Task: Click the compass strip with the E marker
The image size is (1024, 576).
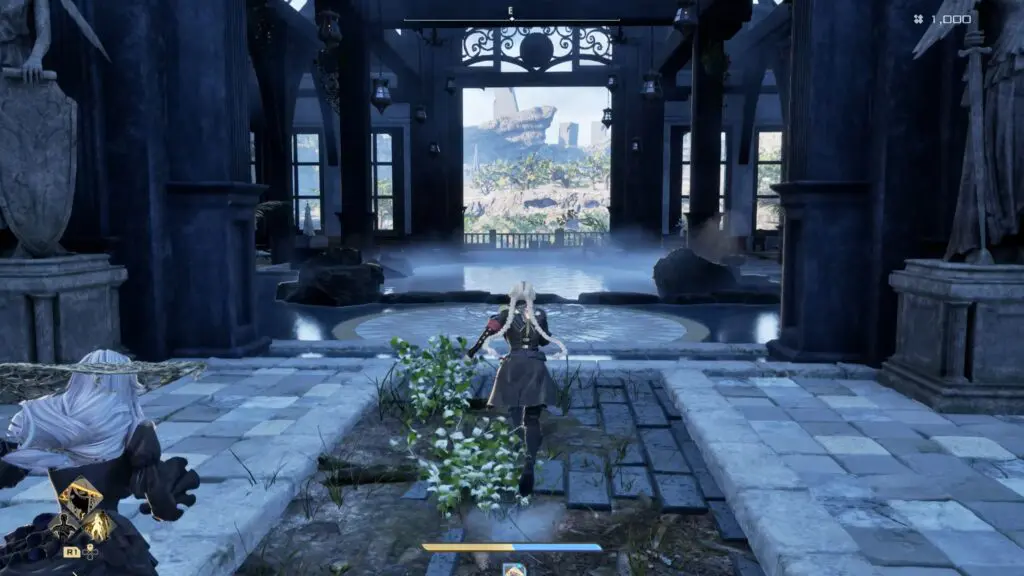Action: [511, 16]
